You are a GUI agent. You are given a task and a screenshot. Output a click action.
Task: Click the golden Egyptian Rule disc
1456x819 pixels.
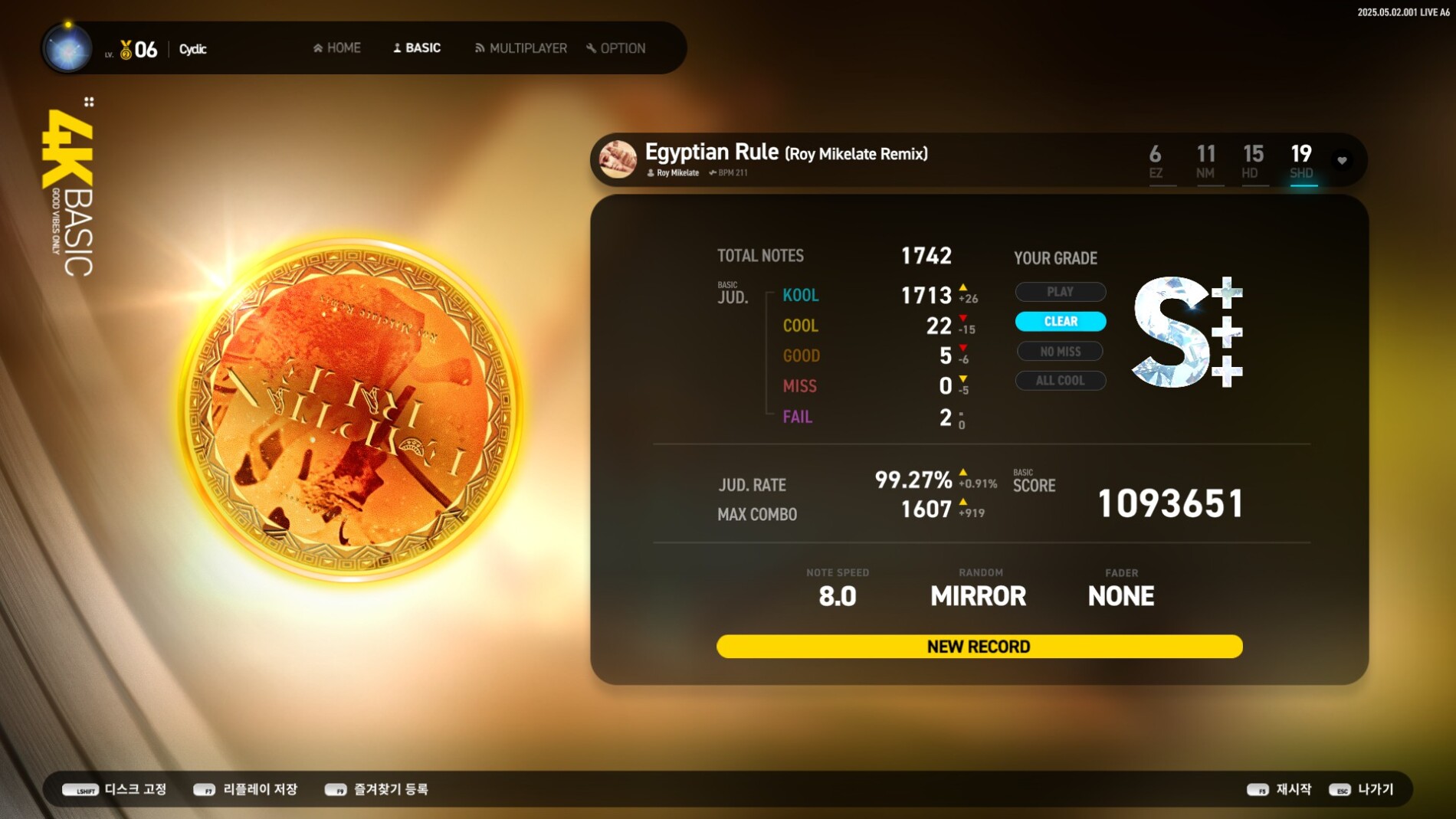pos(350,410)
